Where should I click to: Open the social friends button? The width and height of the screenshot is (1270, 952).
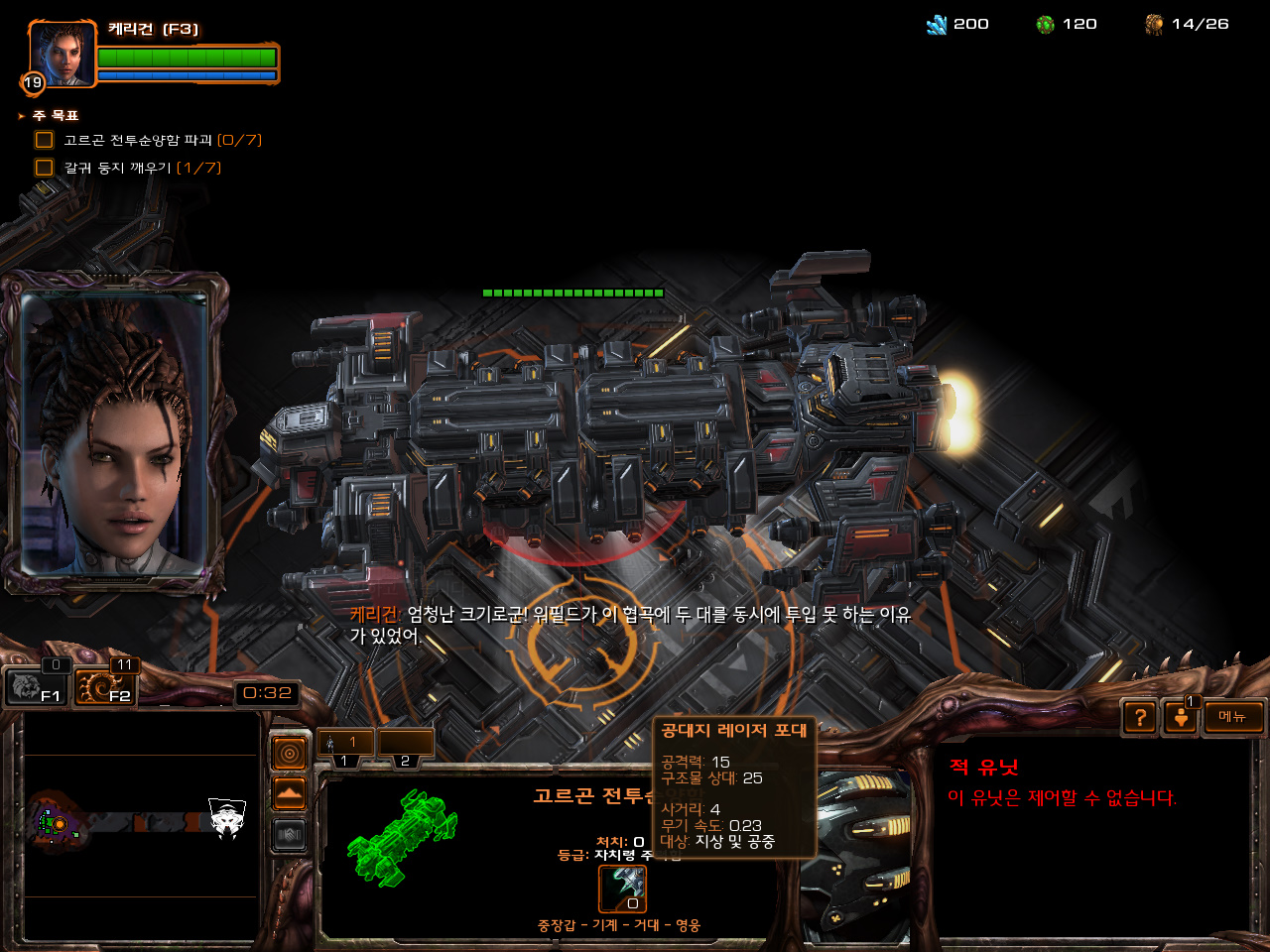1181,717
